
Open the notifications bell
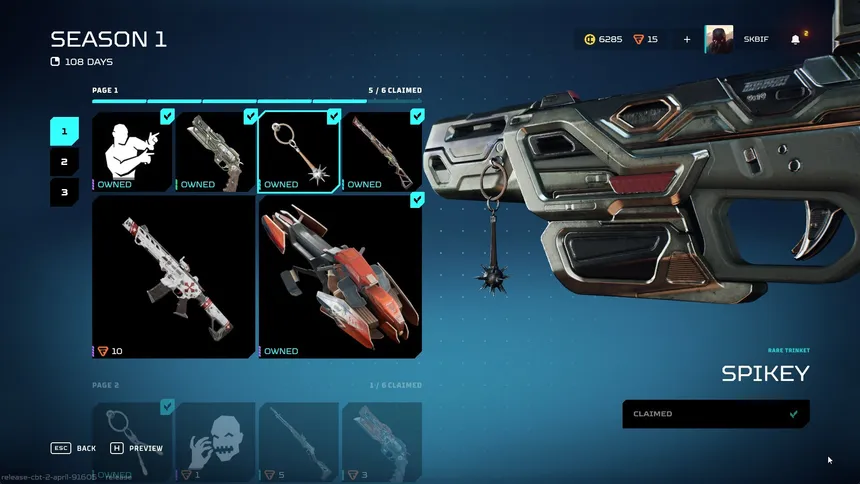tap(796, 40)
